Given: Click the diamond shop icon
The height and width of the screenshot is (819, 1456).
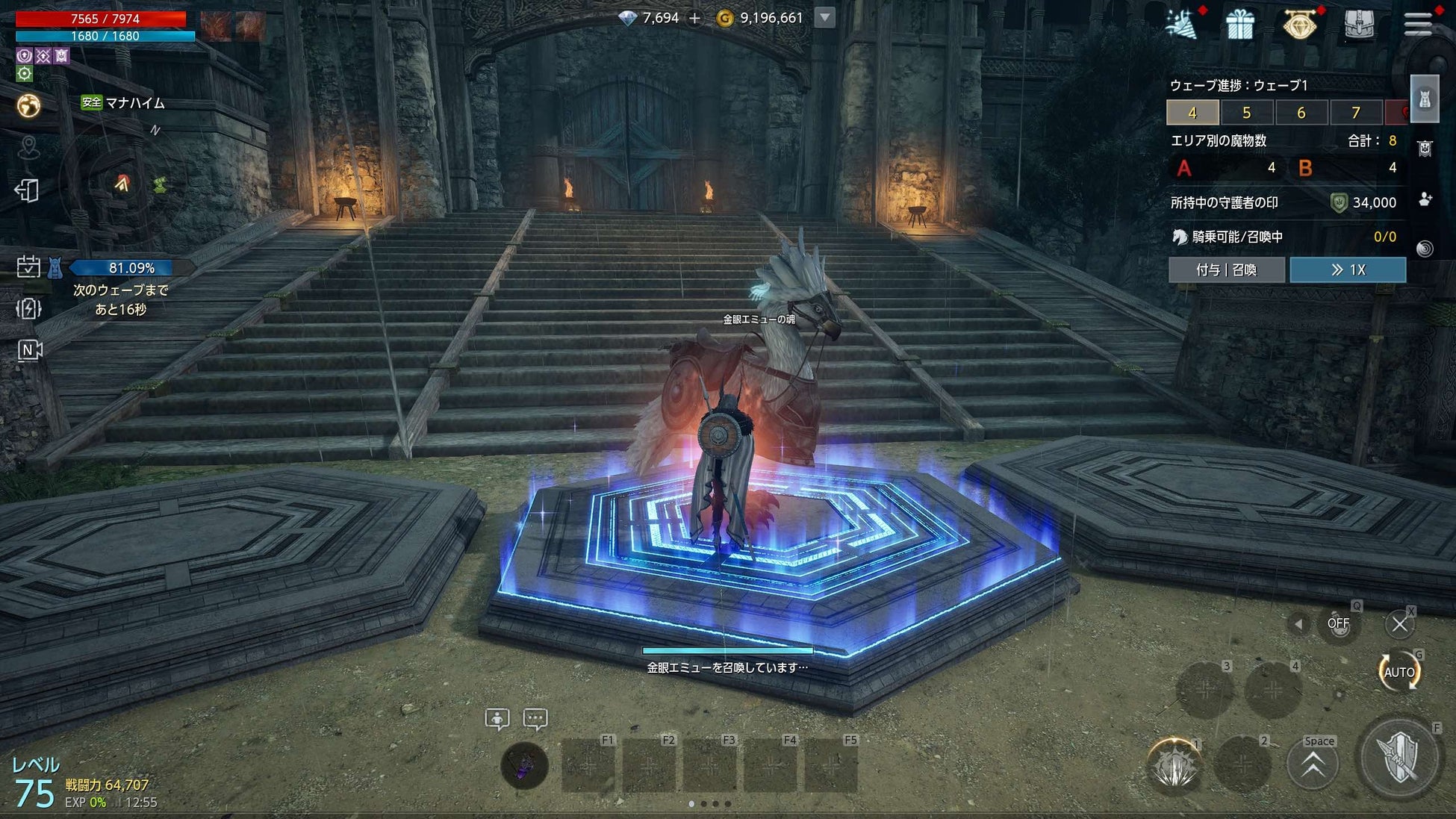Looking at the screenshot, I should point(1300,25).
